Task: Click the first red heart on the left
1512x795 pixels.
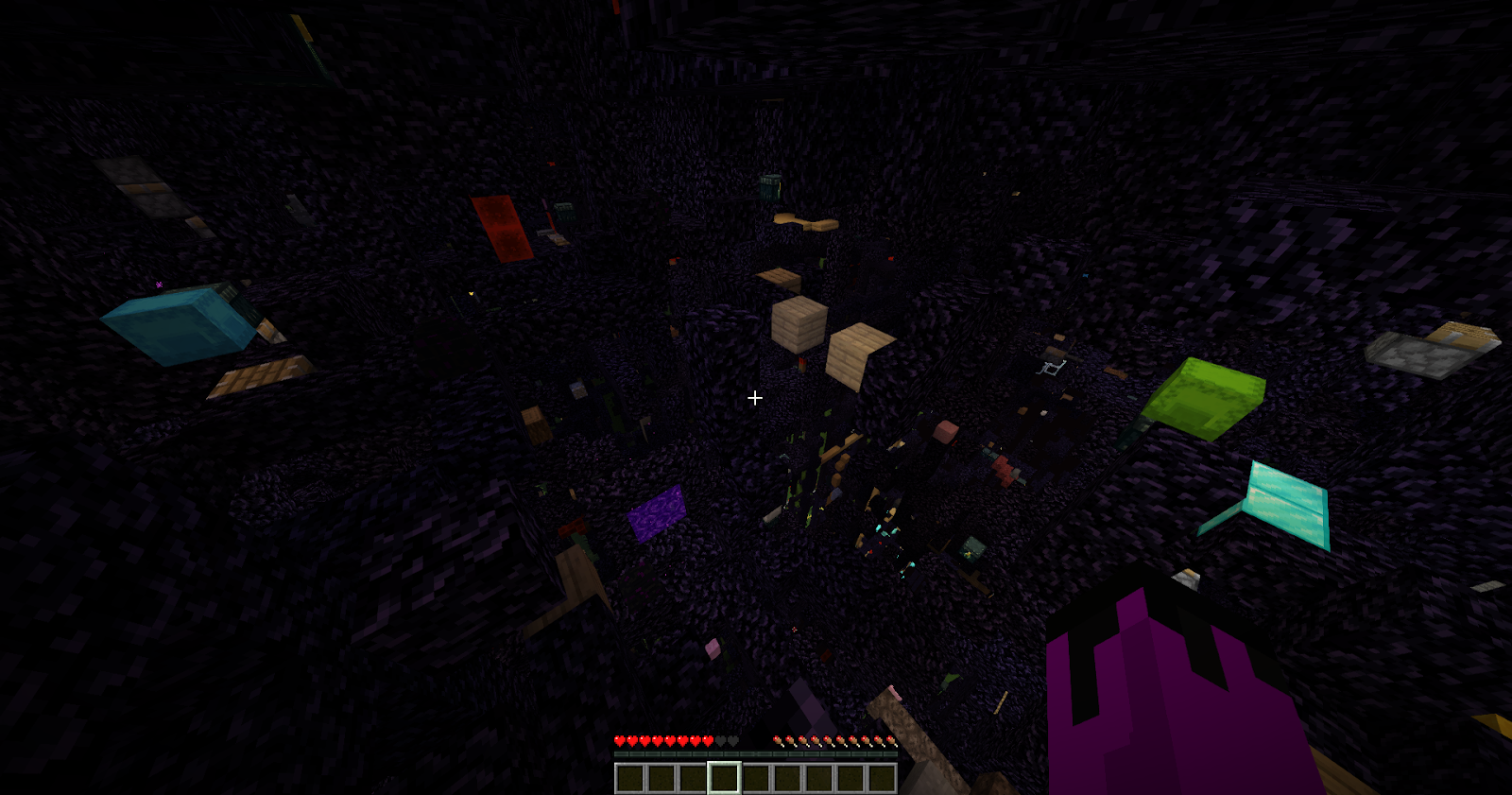Action: (x=619, y=742)
